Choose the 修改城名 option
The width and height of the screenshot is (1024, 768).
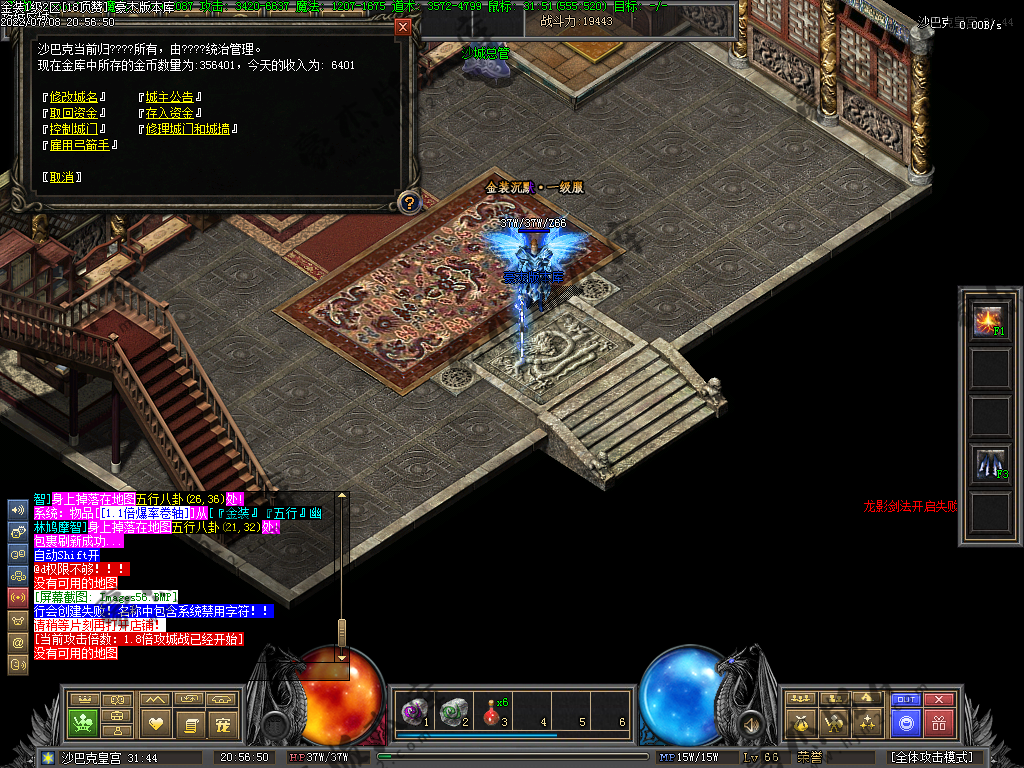pyautogui.click(x=75, y=97)
